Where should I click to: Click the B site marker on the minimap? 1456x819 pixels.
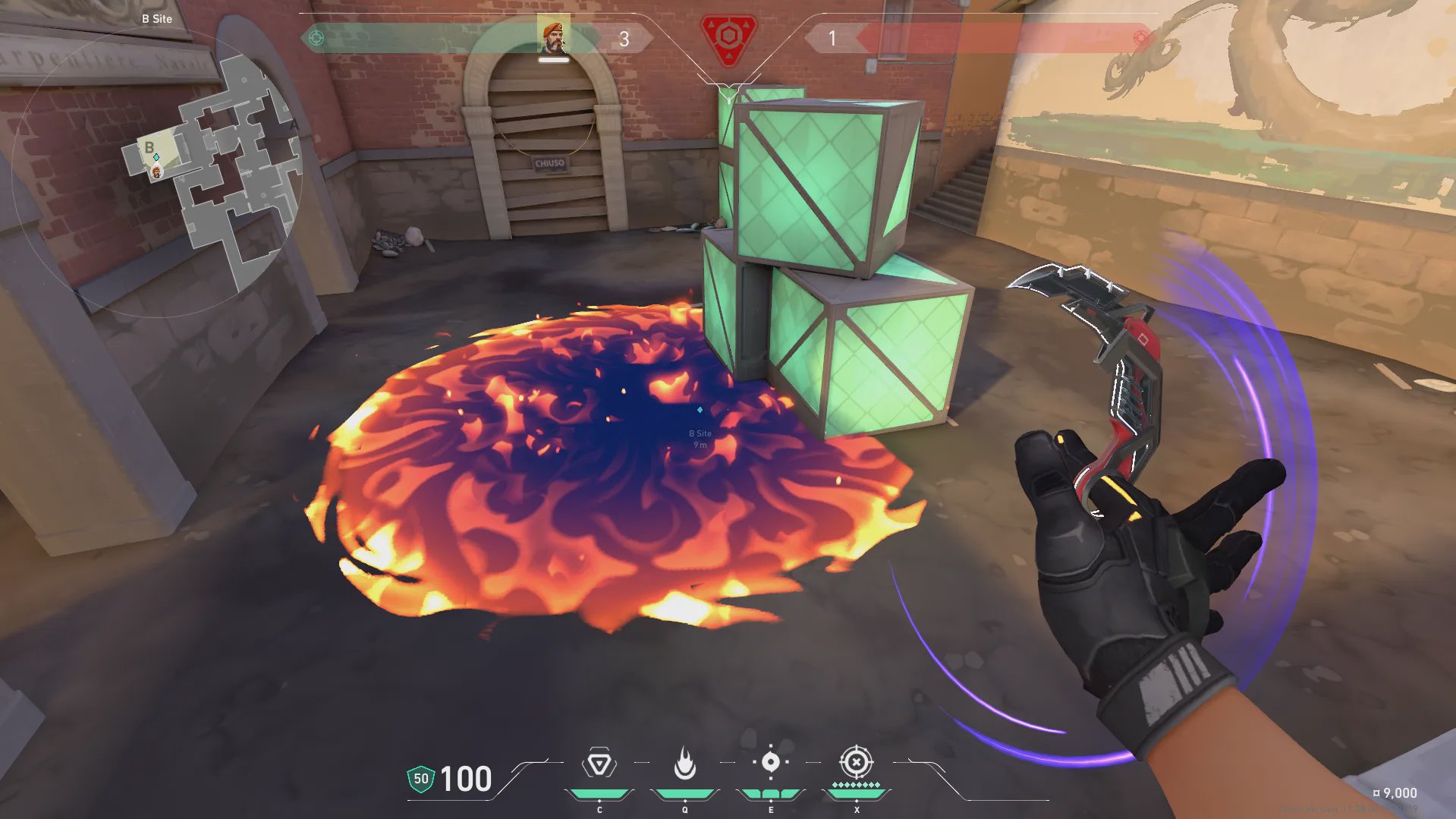click(x=149, y=147)
